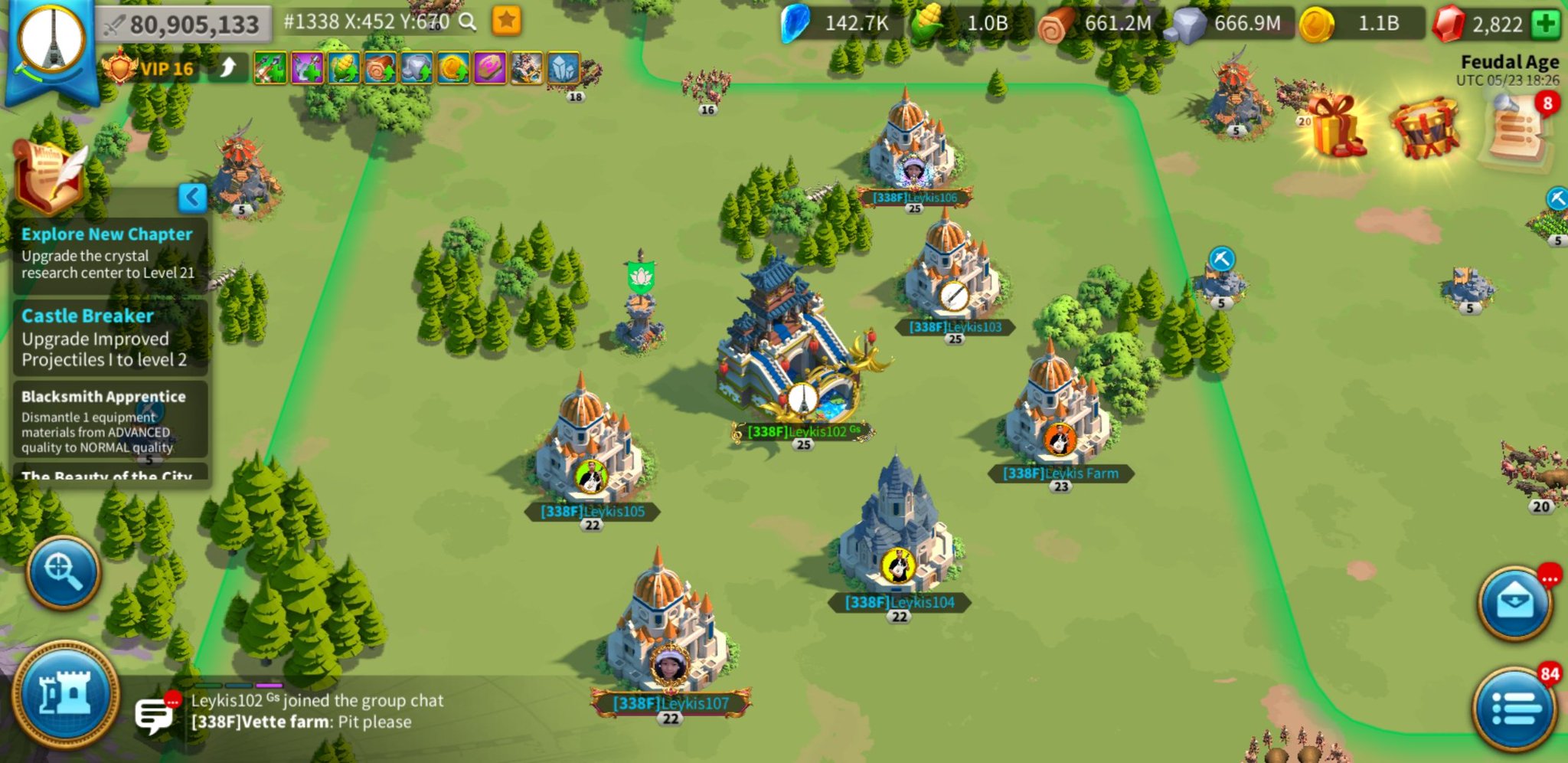The width and height of the screenshot is (1568, 763).
Task: Select the corn production boost buff
Action: (x=345, y=67)
